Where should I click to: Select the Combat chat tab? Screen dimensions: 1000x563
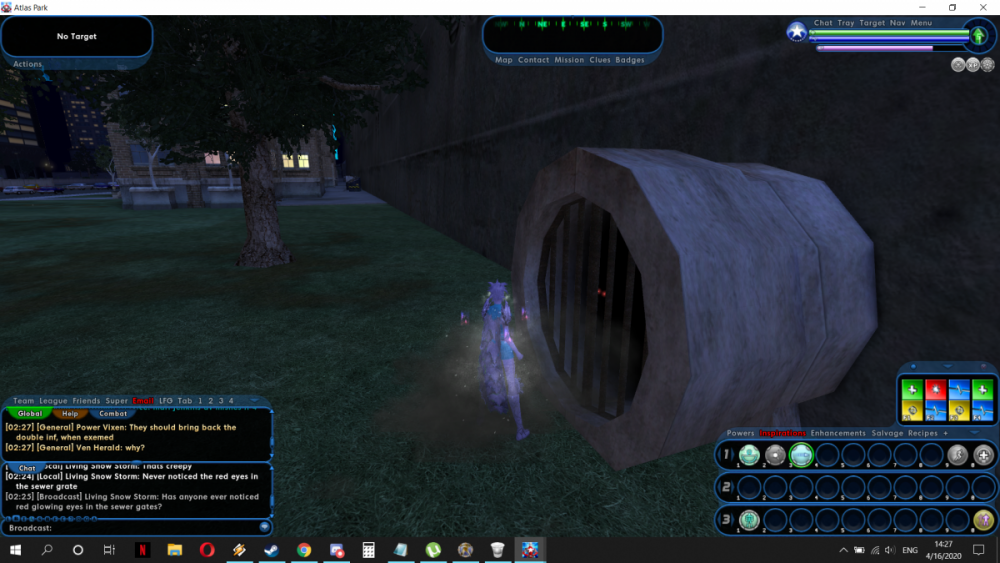(x=113, y=413)
